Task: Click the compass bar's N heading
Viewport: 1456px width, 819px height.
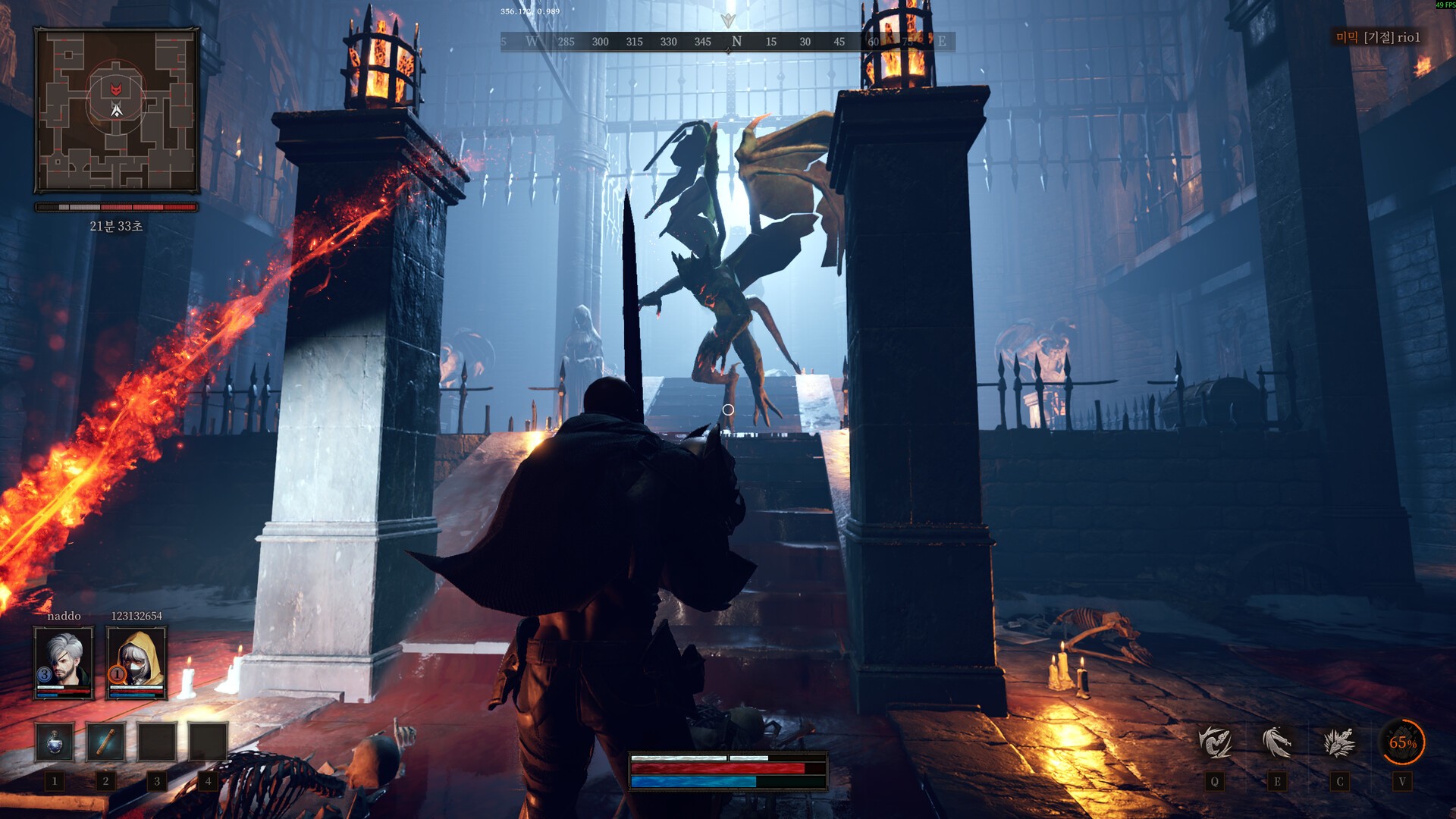Action: coord(736,42)
